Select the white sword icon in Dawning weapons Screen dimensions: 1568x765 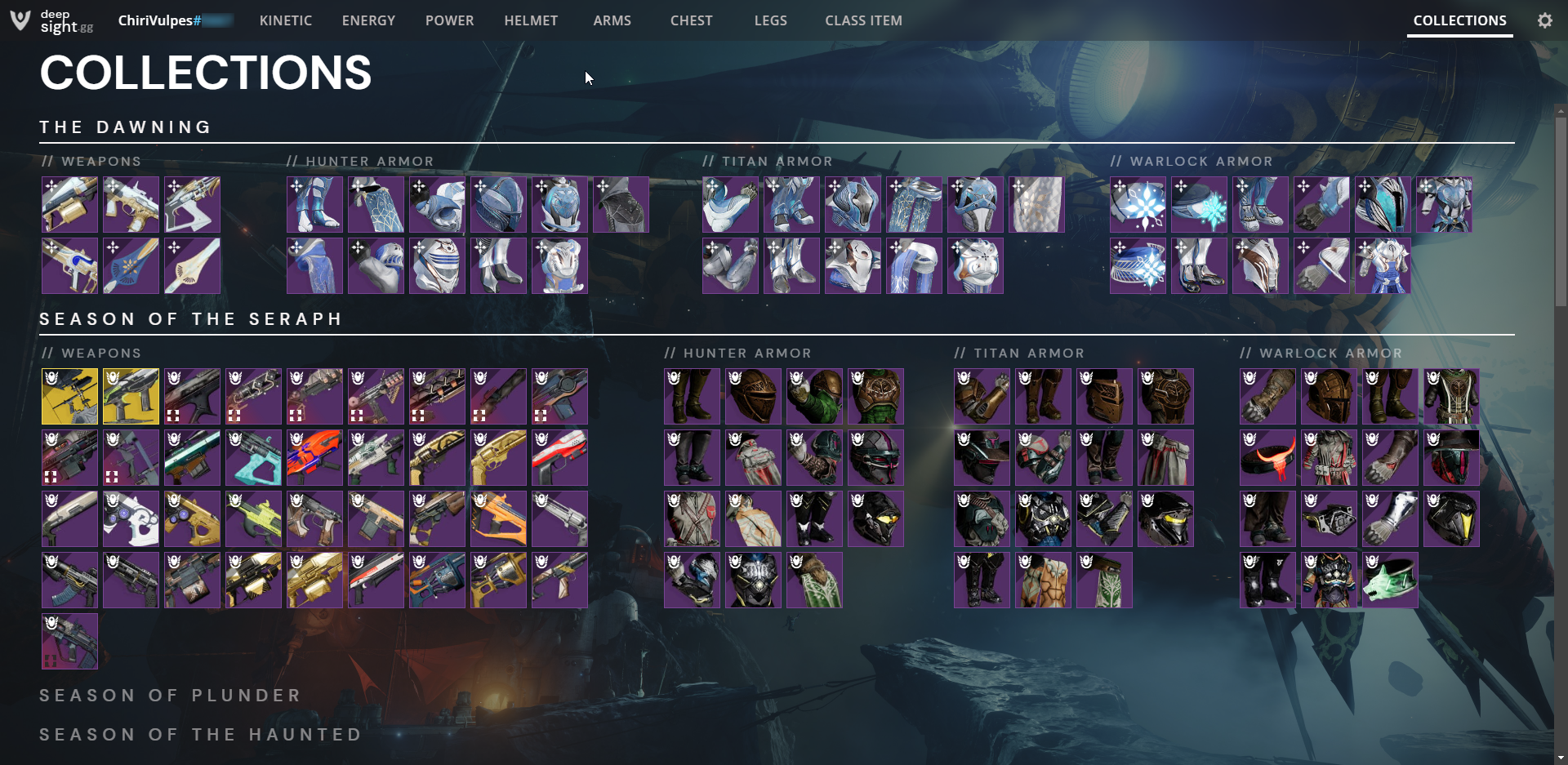193,265
